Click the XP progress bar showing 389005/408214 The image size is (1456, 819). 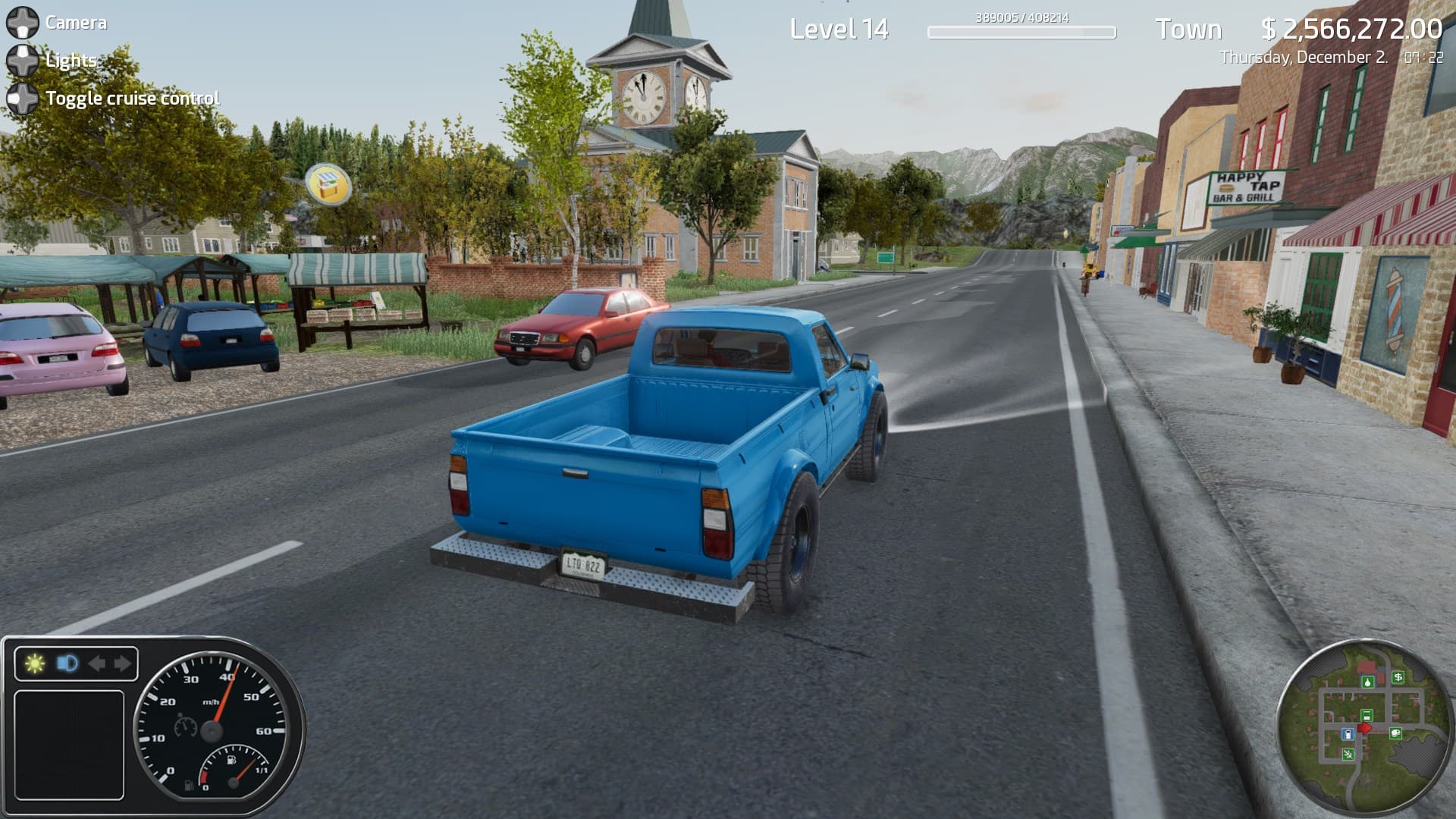pos(1021,32)
